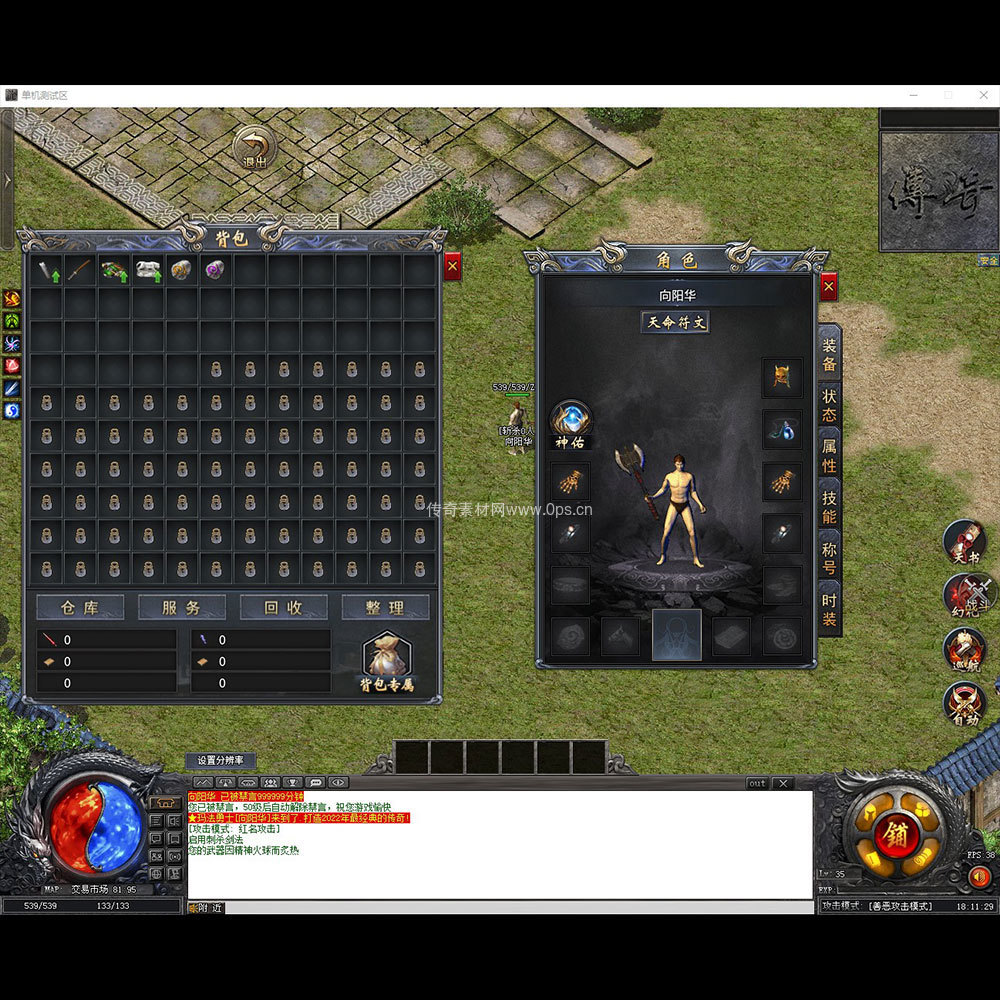Click the 天命符文 button

[676, 322]
